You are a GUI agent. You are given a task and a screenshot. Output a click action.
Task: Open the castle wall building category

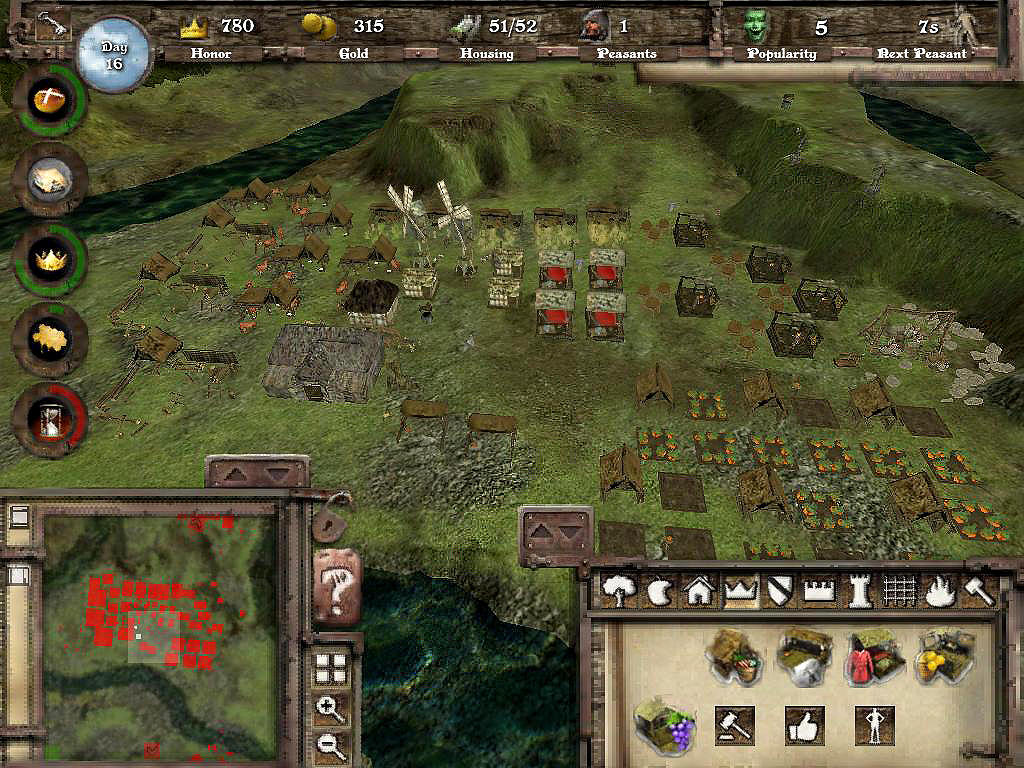click(x=820, y=592)
